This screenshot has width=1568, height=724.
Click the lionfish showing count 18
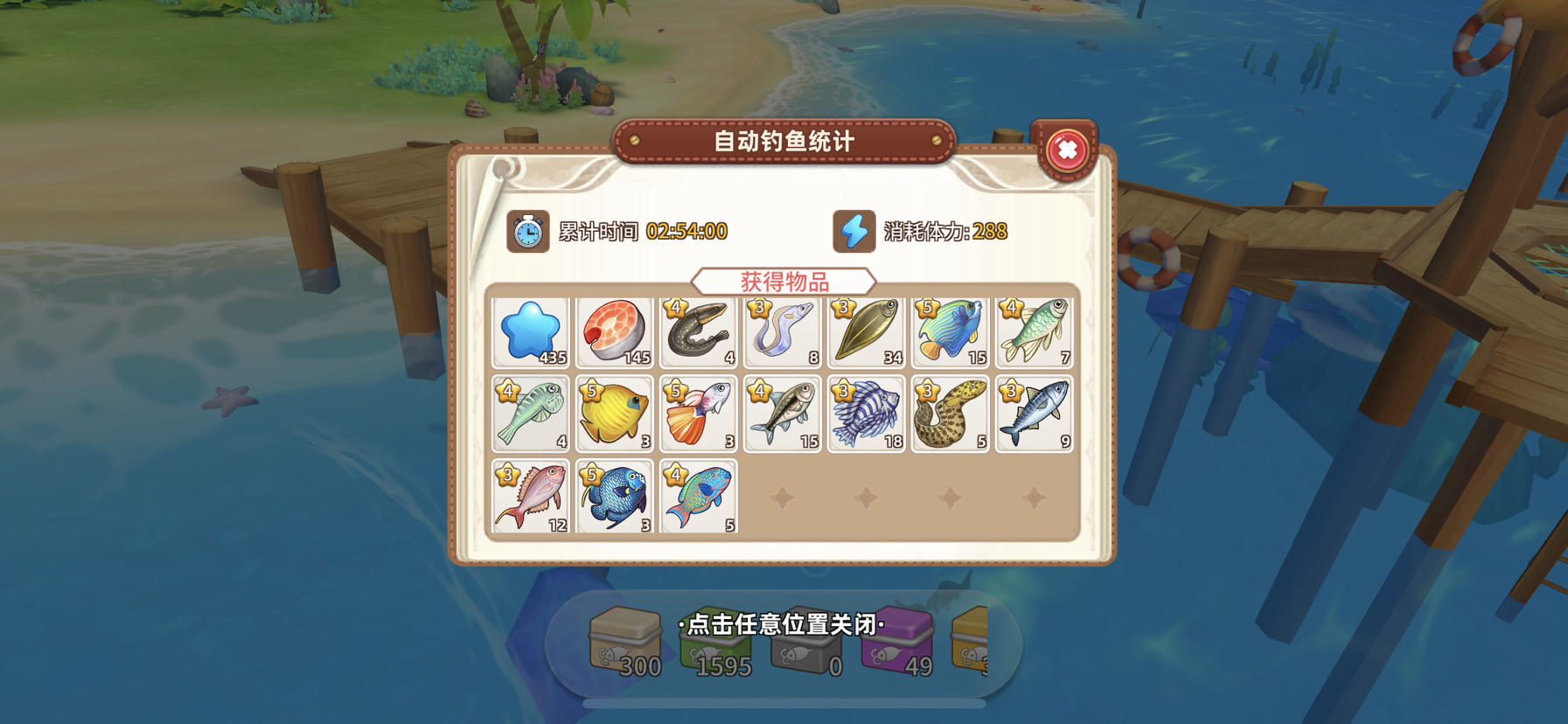pyautogui.click(x=866, y=414)
